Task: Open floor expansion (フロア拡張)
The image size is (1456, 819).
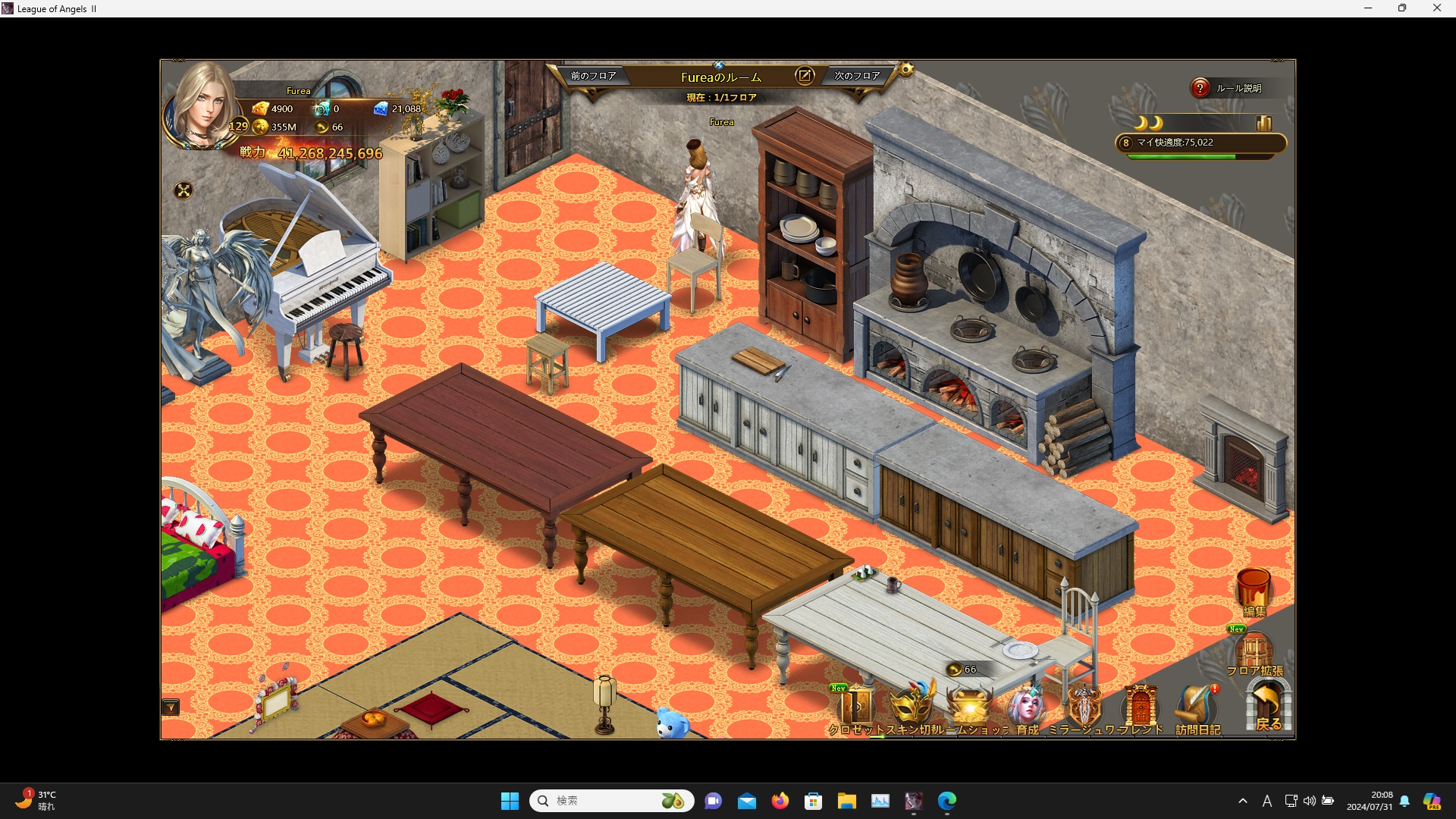Action: (x=1254, y=652)
